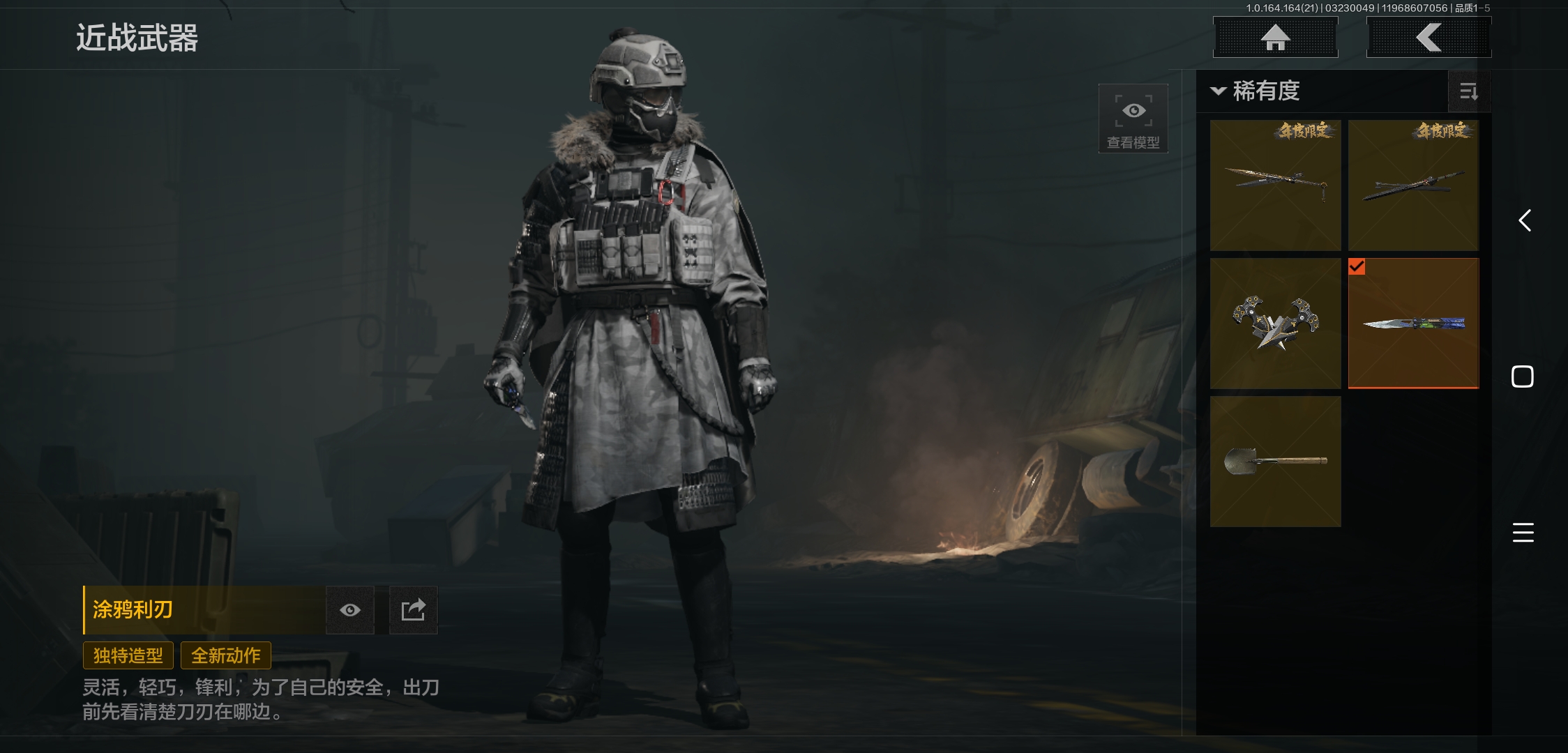This screenshot has height=753, width=1568.
Task: Toggle the sort order icon
Action: (1468, 91)
